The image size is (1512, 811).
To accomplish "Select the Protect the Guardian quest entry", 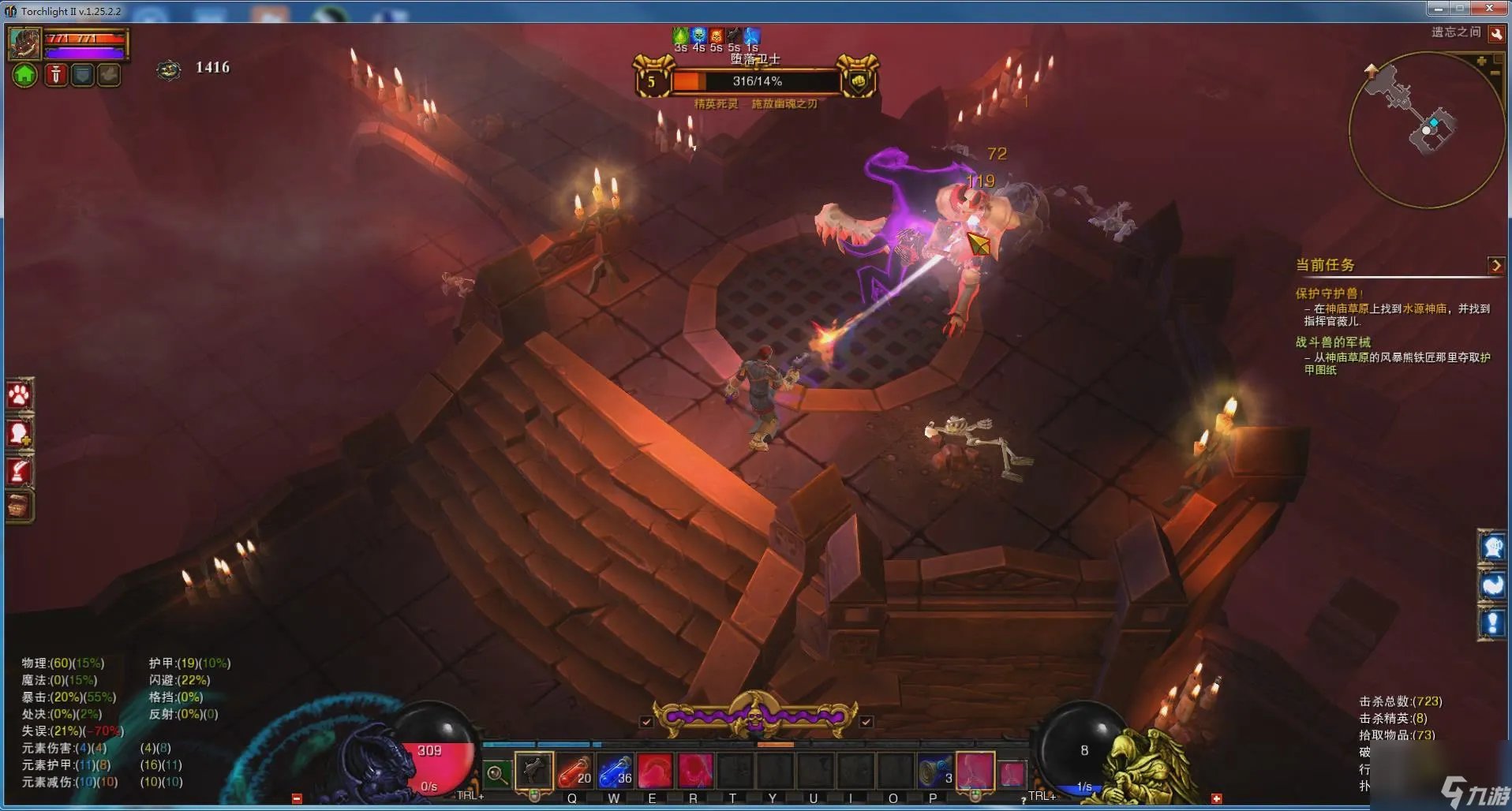I will click(1328, 293).
